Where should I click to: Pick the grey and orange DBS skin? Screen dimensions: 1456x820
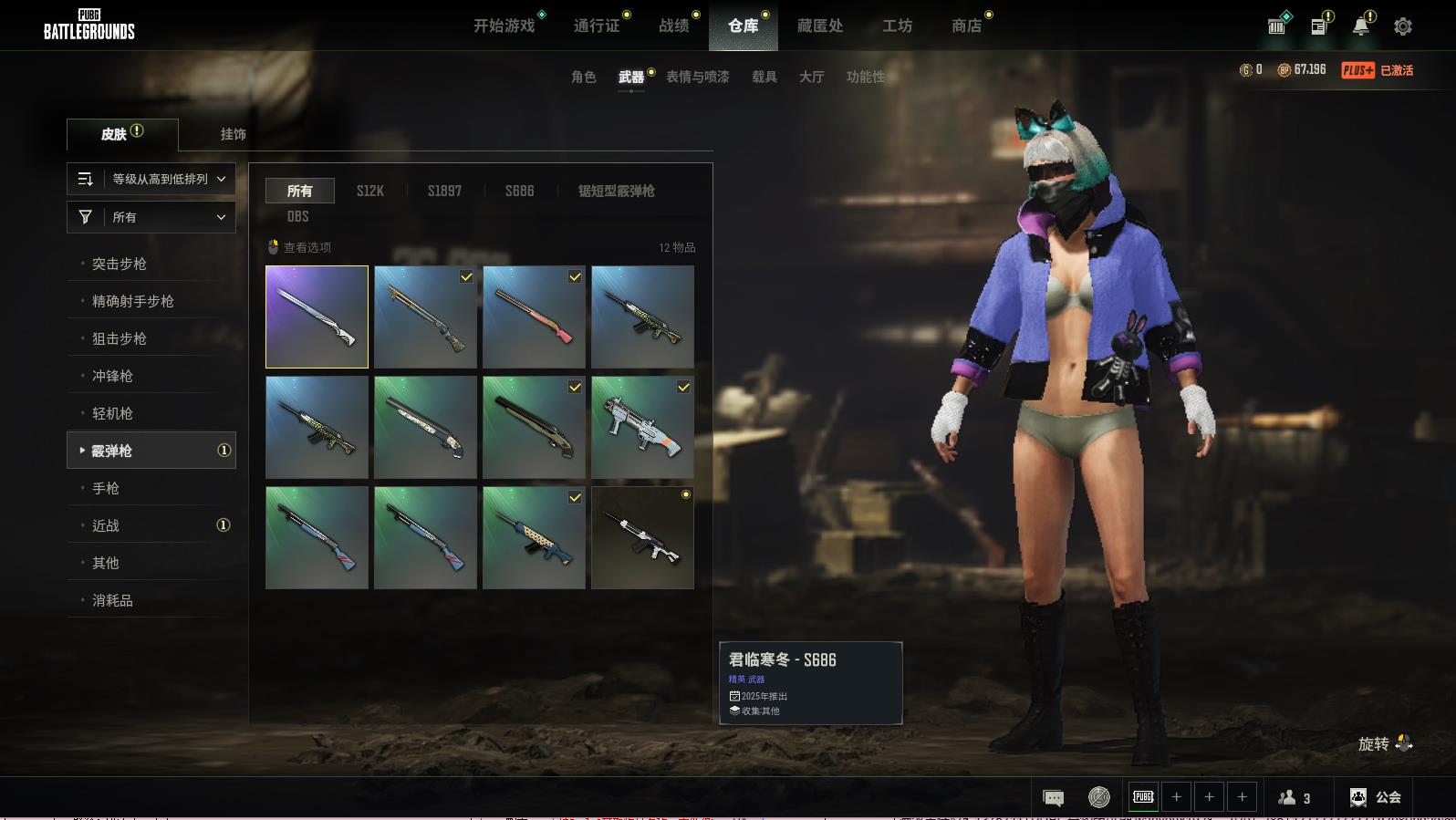[642, 427]
